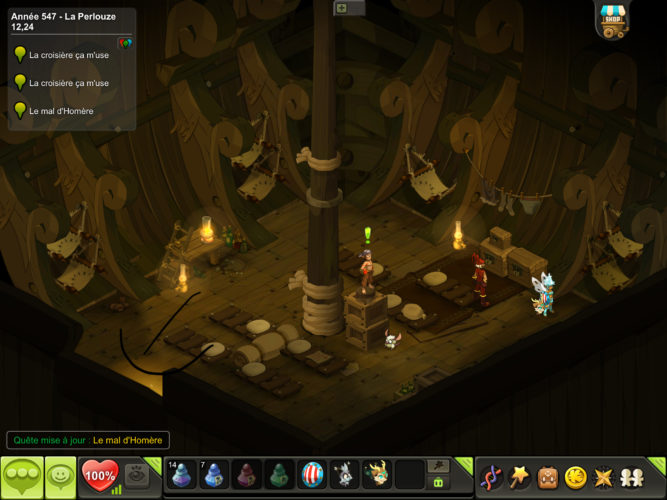Screen dimensions: 667x500
Task: Use the red-and-white striped balloon item
Action: point(312,475)
